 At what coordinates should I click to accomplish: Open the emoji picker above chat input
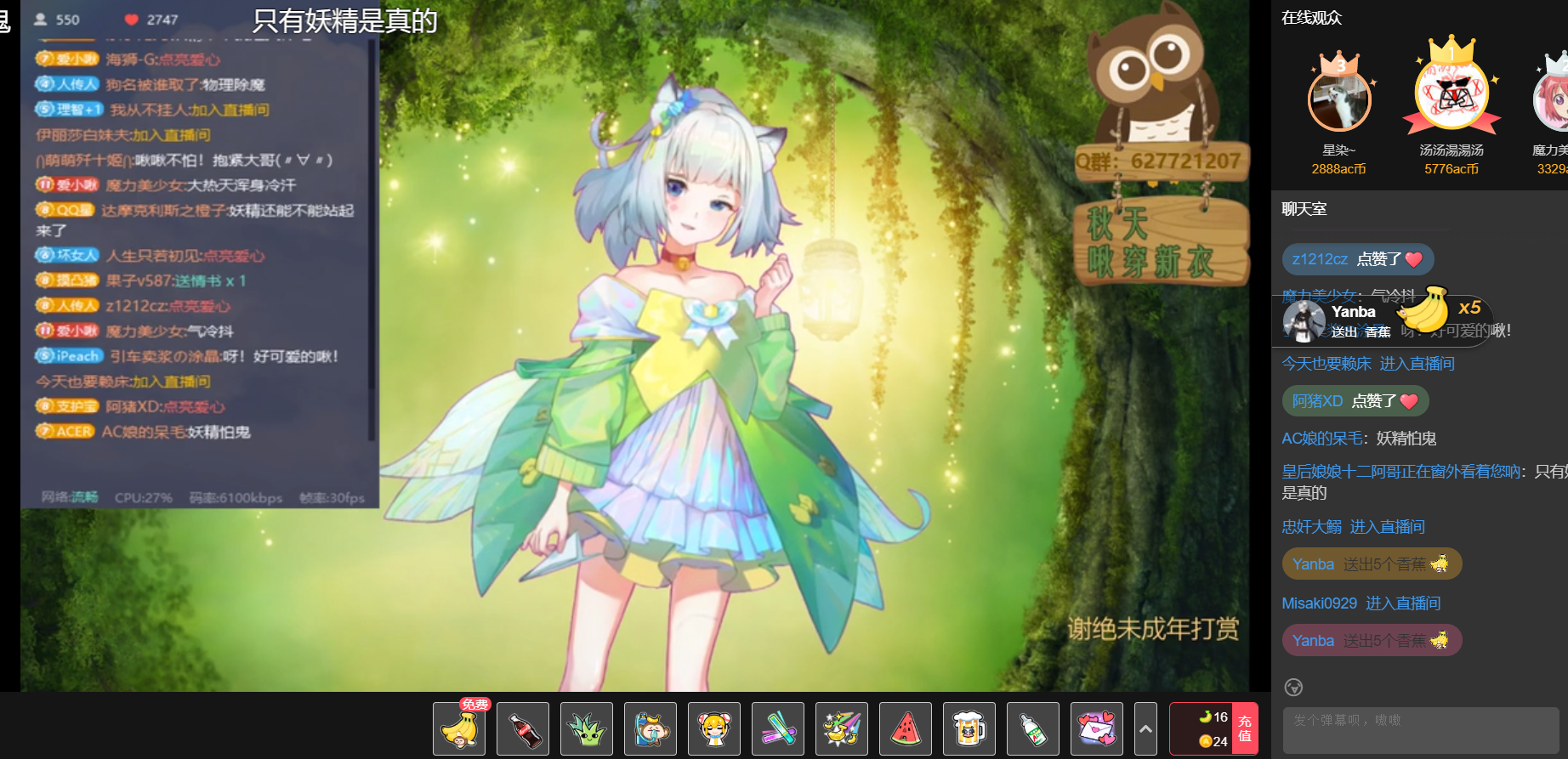[x=1293, y=687]
